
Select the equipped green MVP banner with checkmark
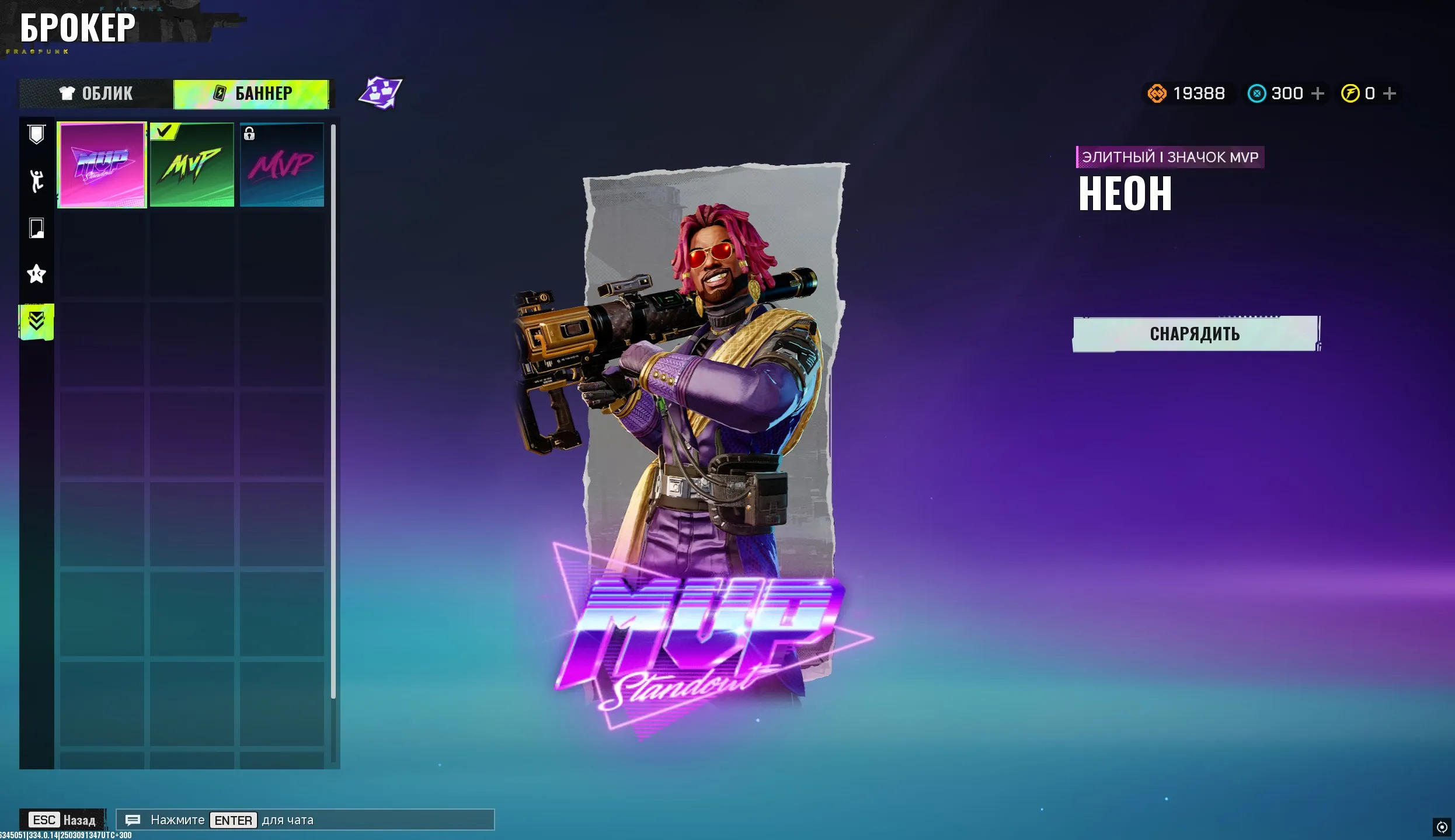tap(192, 165)
